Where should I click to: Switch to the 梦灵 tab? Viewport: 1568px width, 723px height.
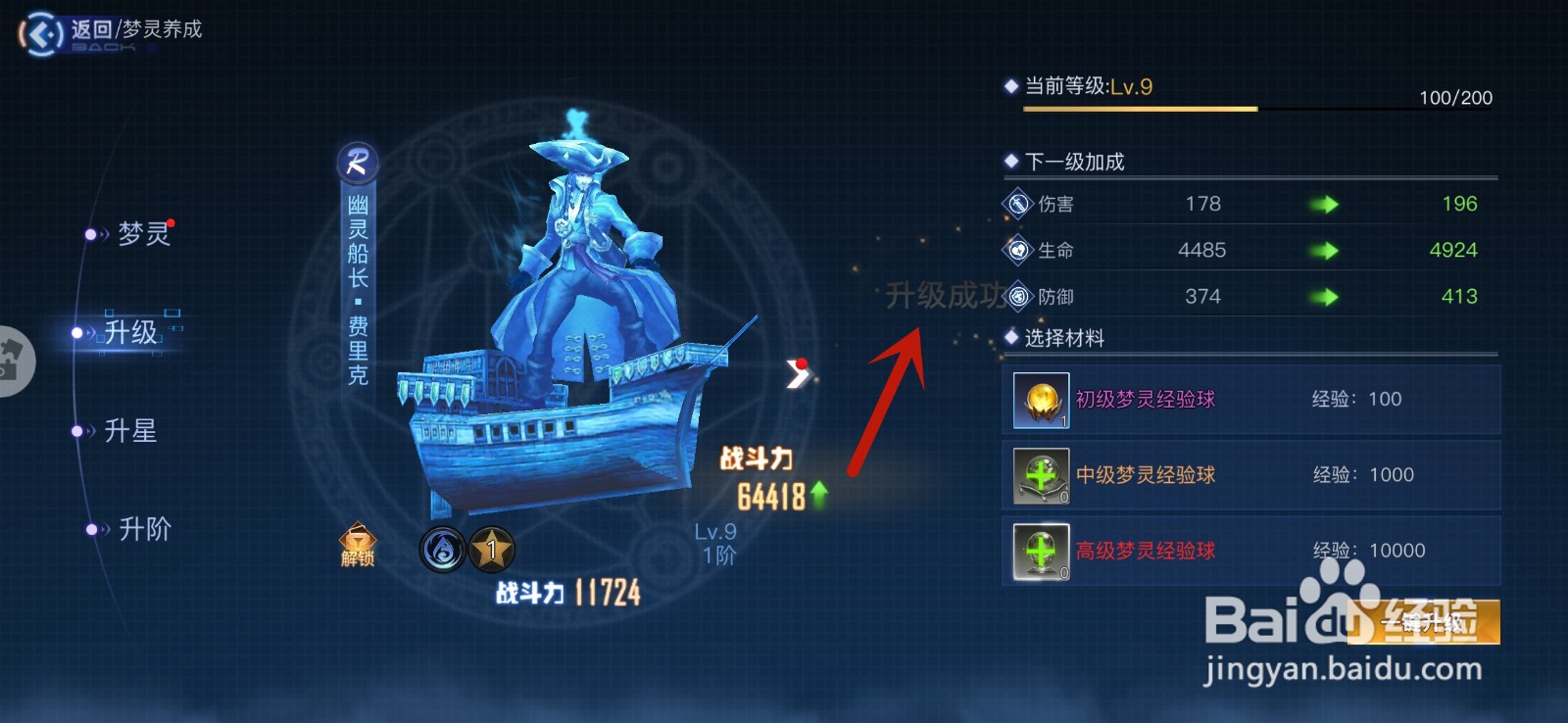point(145,234)
